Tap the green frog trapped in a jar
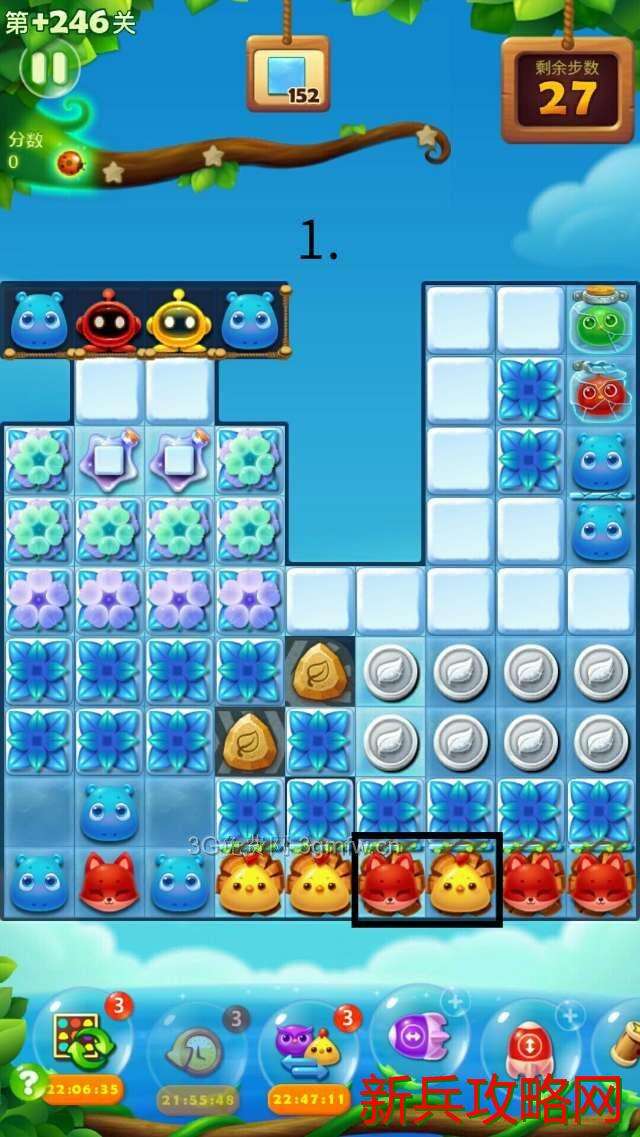The image size is (640, 1137). 601,322
